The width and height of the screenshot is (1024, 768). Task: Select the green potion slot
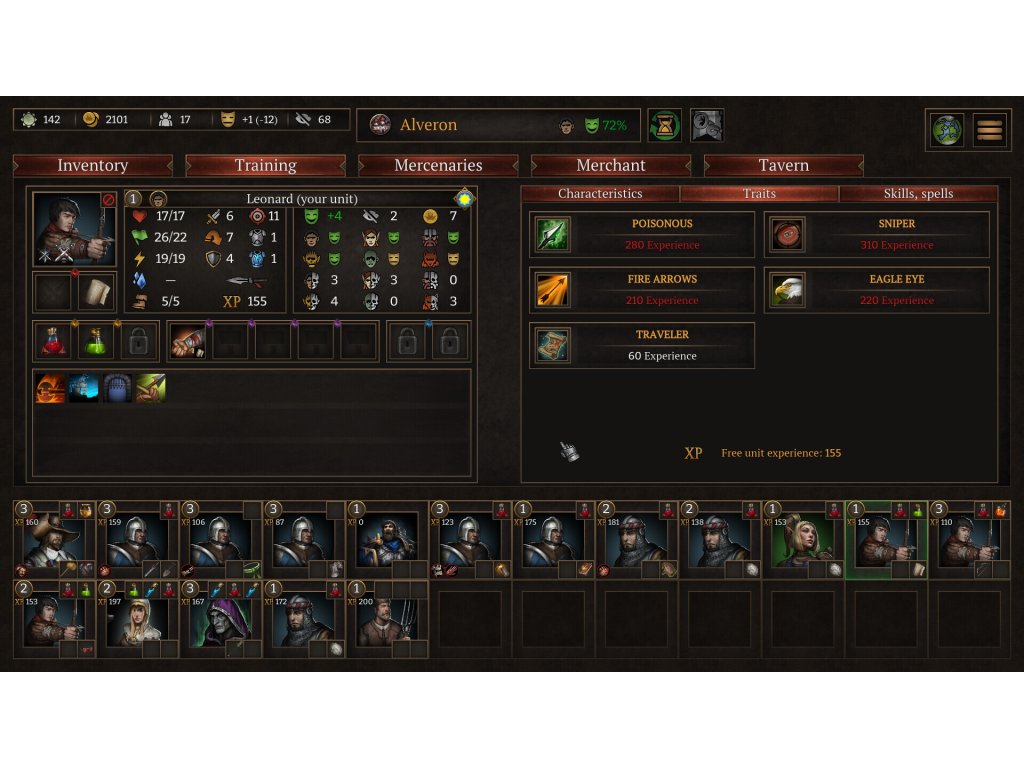97,342
